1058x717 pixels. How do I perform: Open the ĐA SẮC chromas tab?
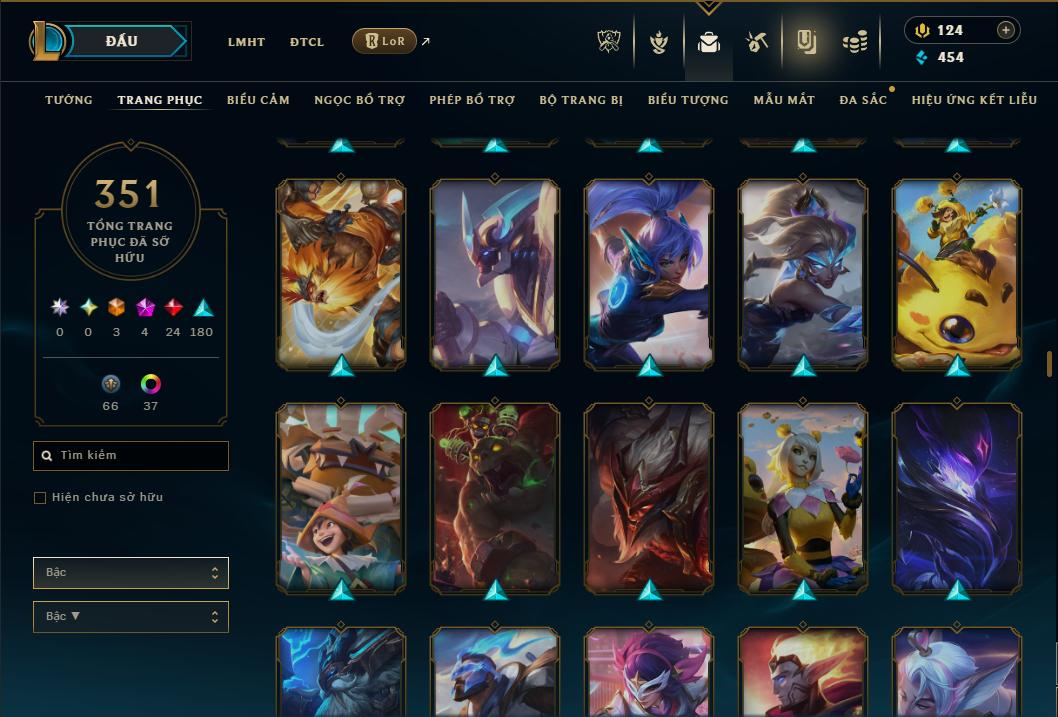(863, 100)
